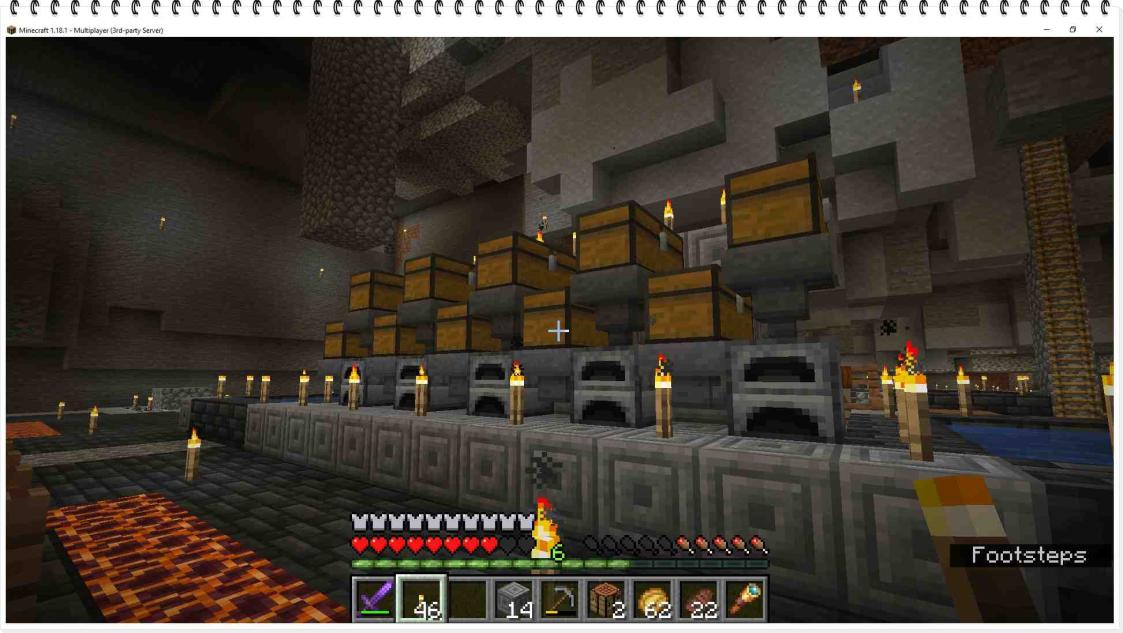Select the spyglass hotbar slot

pyautogui.click(x=746, y=599)
